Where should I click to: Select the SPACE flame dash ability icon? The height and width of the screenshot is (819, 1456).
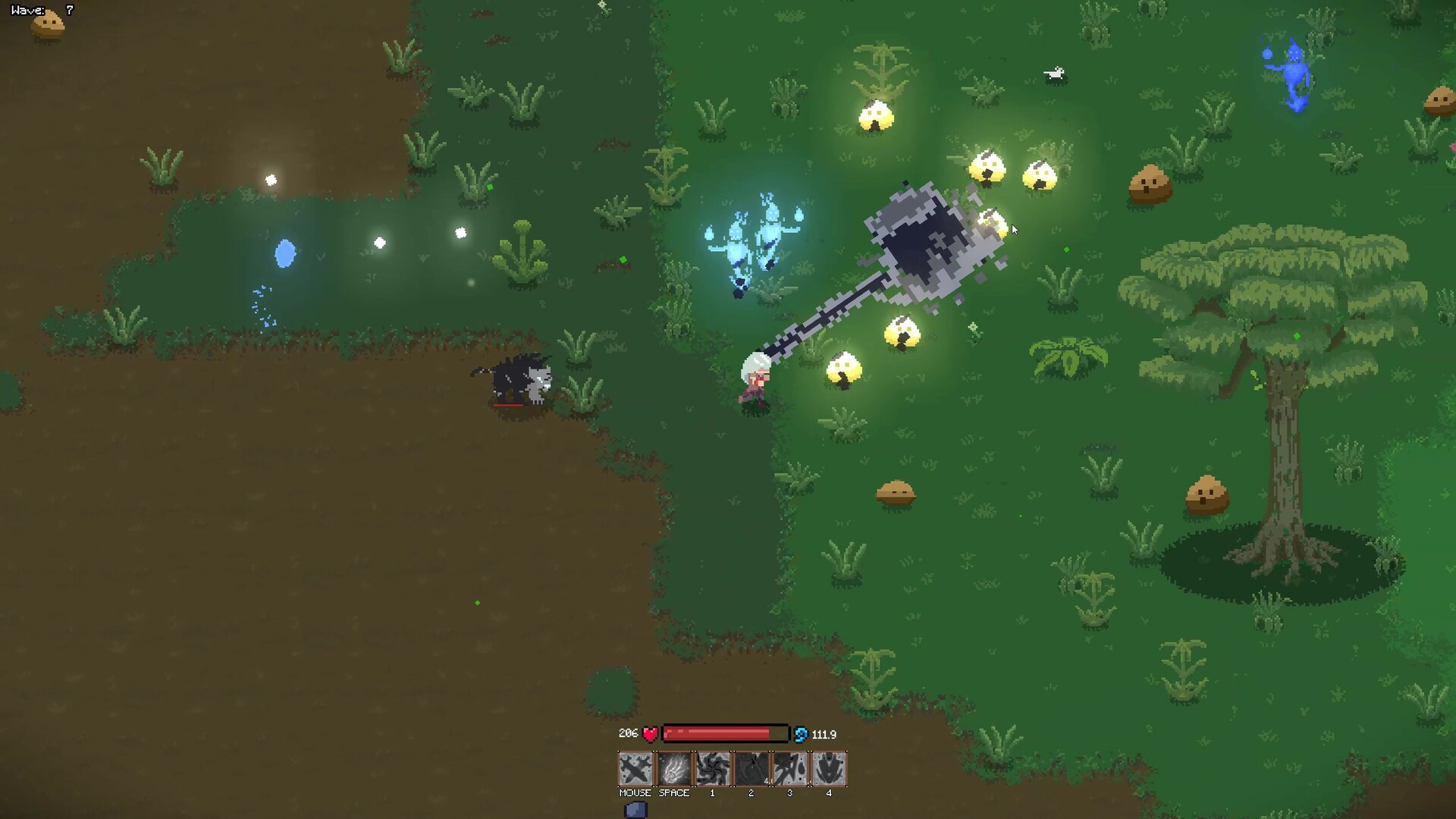(x=673, y=768)
